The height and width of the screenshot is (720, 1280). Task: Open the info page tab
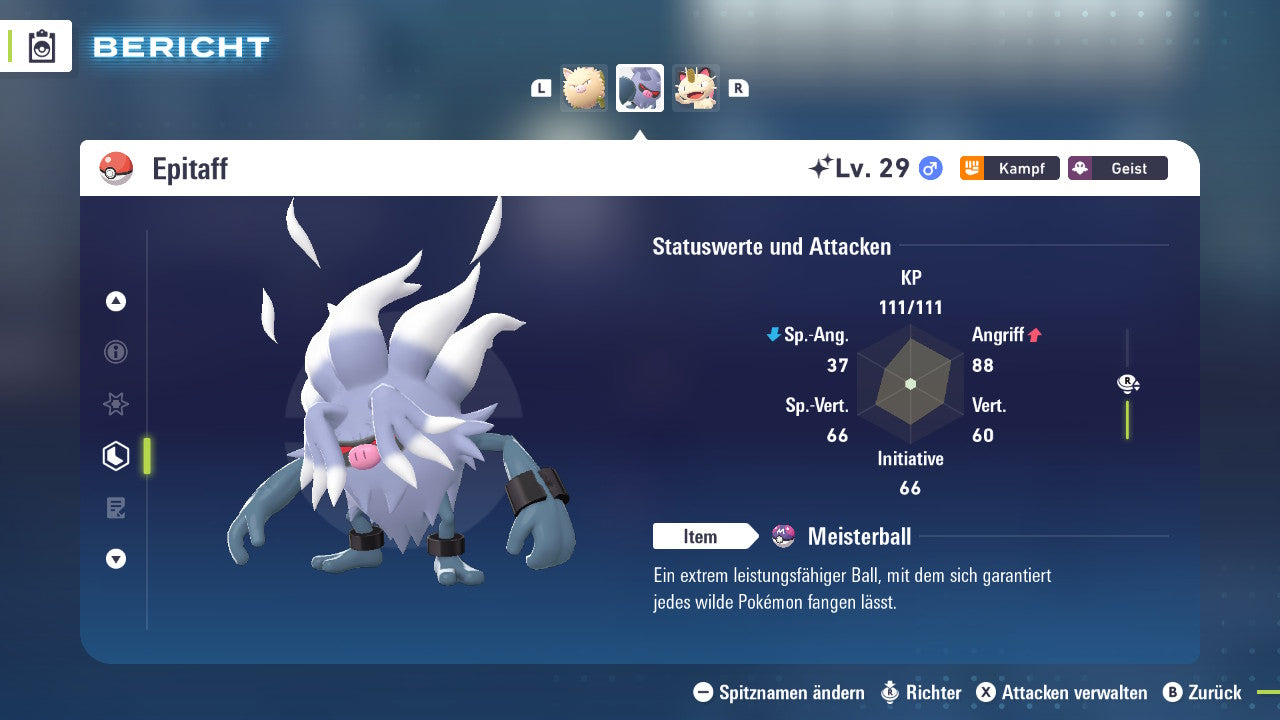pos(116,352)
